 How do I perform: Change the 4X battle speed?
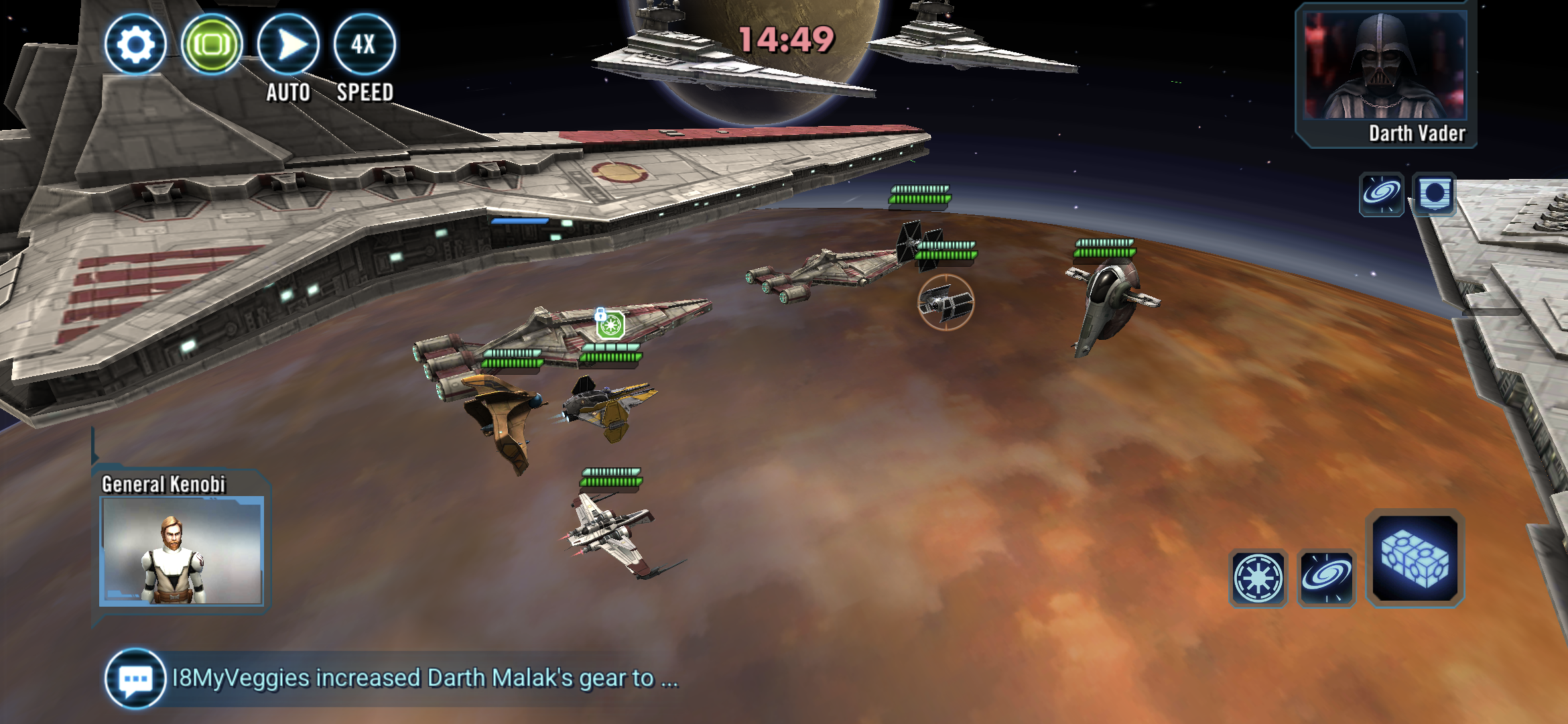pos(364,45)
